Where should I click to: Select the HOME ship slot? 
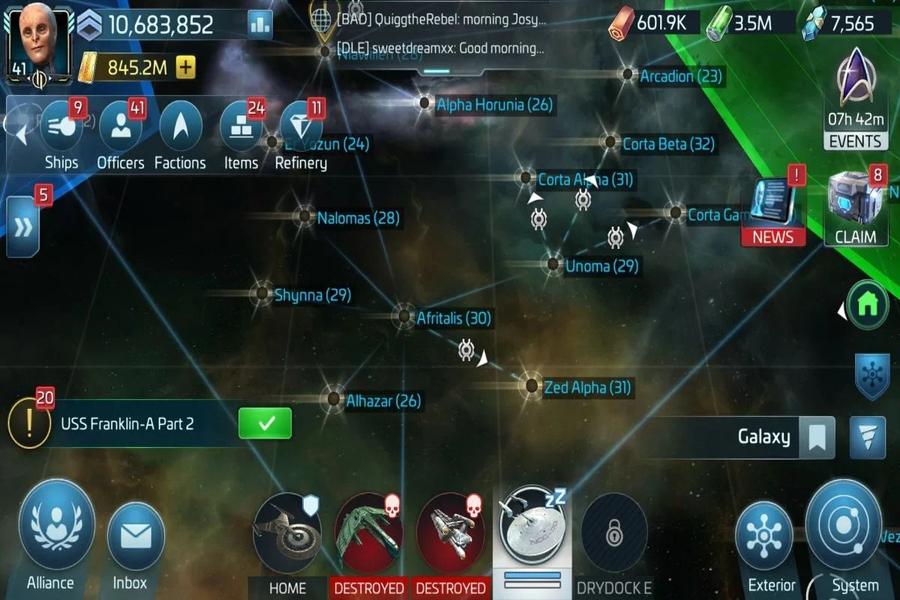pos(287,535)
